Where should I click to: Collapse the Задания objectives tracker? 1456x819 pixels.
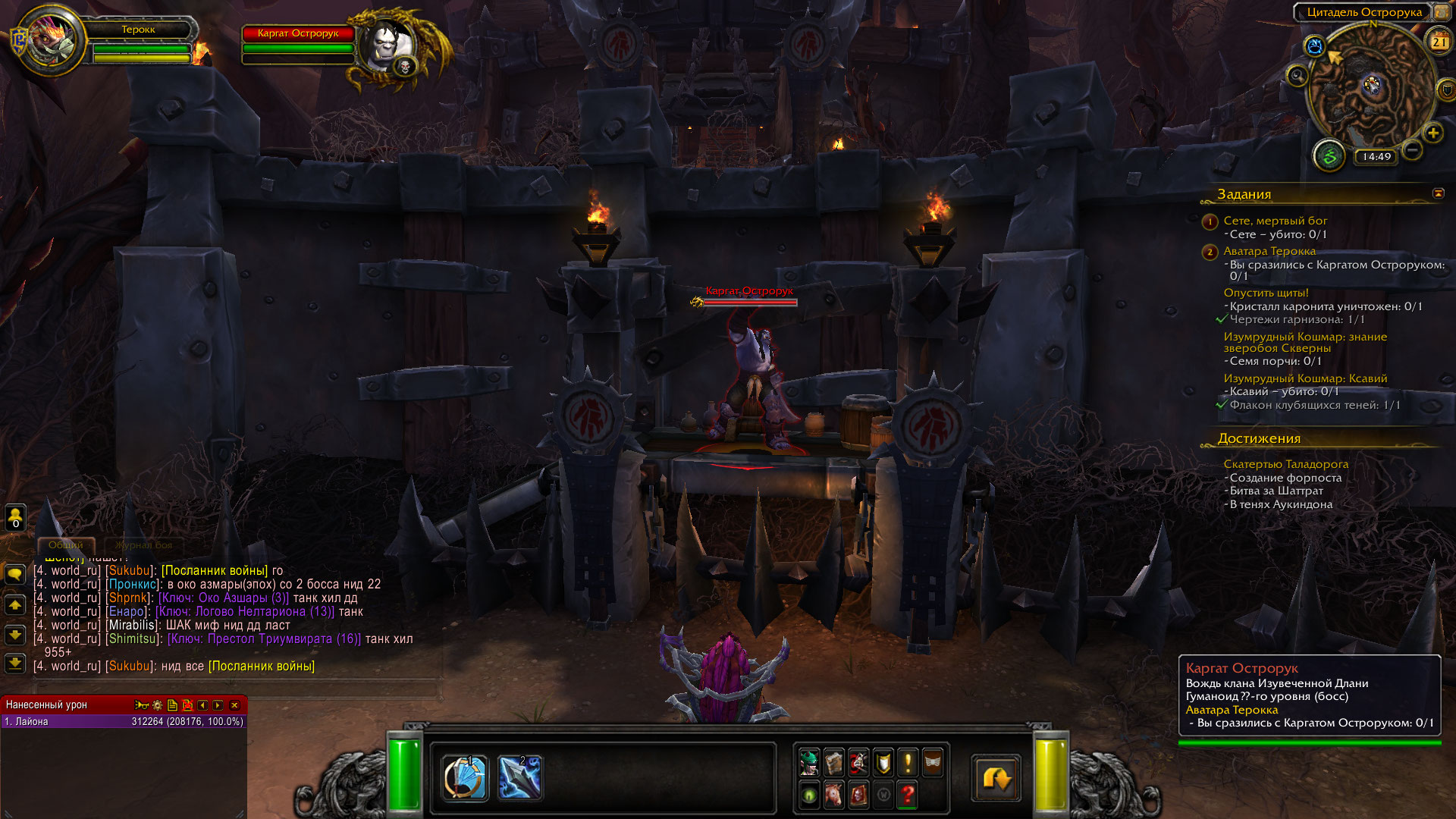click(1438, 193)
